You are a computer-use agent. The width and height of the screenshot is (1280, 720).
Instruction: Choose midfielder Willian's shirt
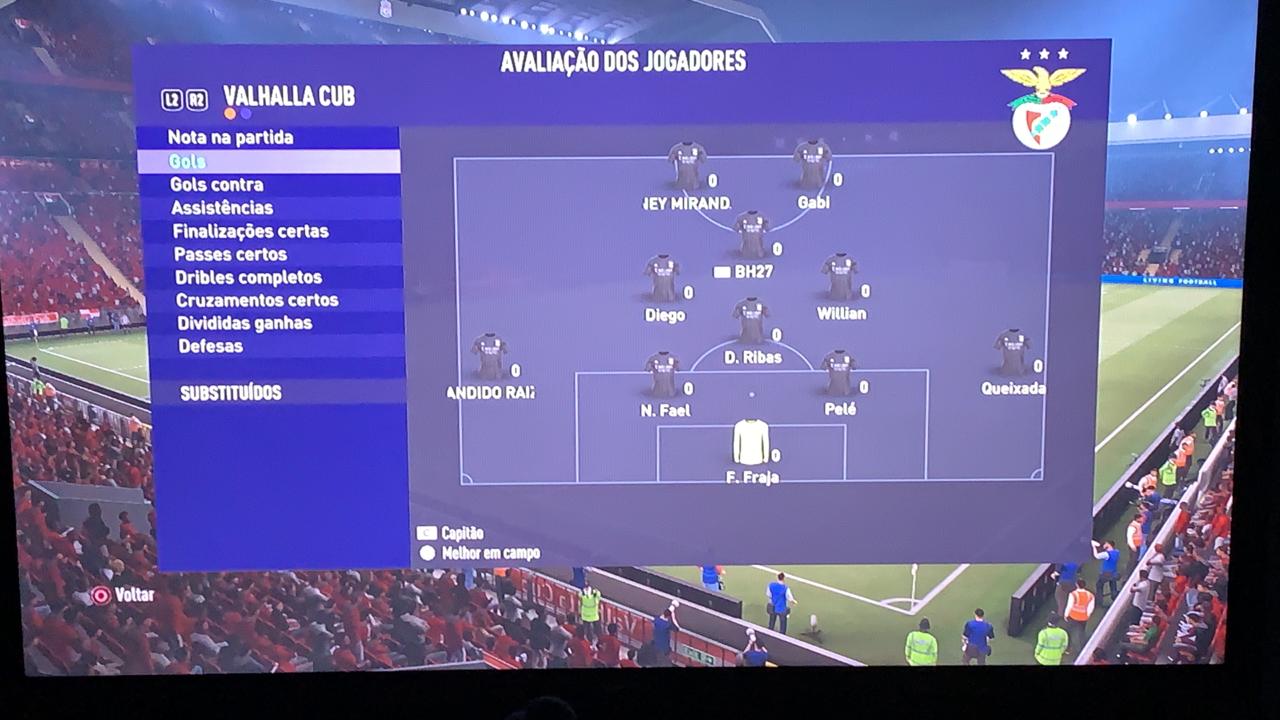coord(840,277)
